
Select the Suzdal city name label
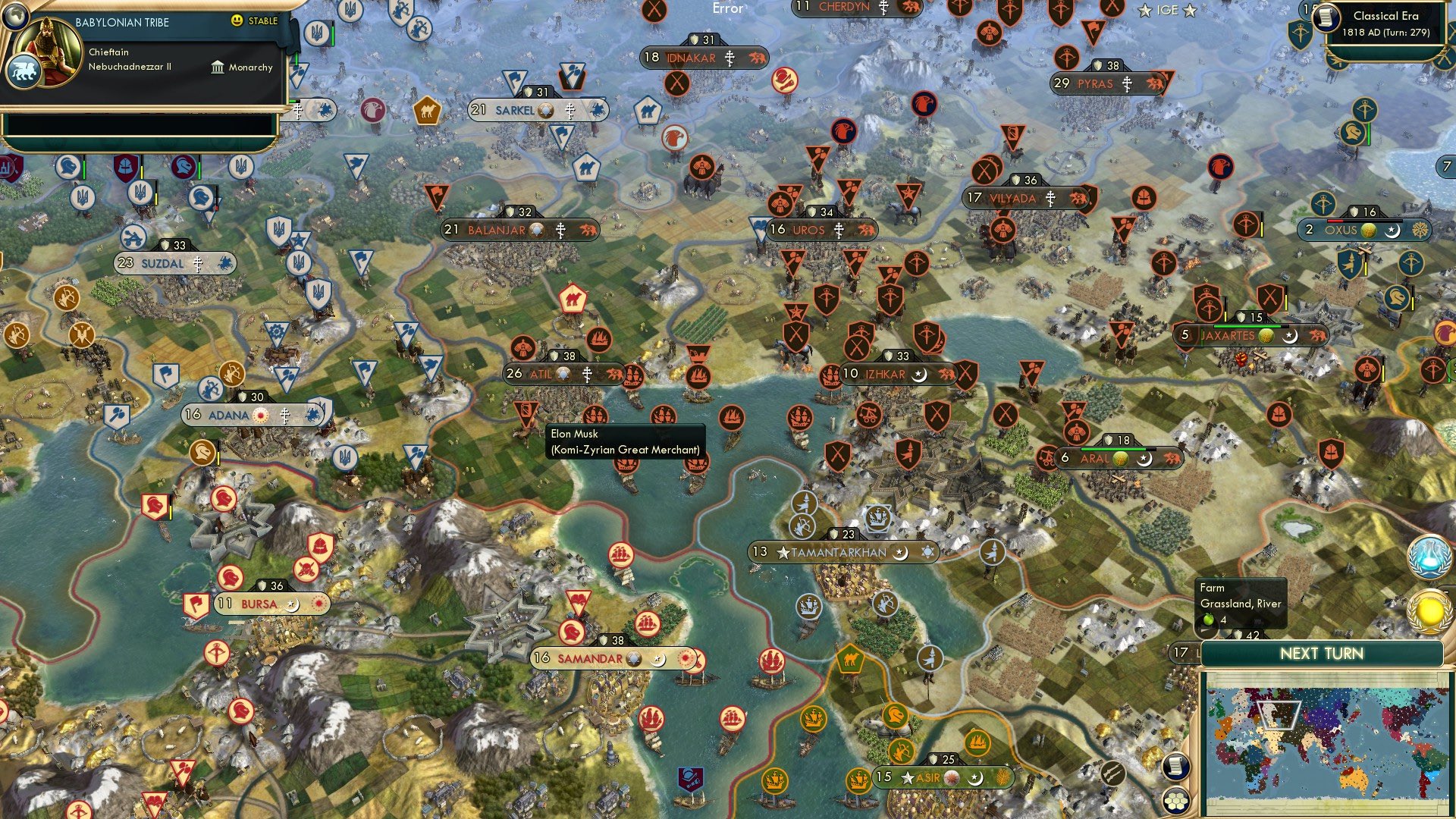(163, 263)
